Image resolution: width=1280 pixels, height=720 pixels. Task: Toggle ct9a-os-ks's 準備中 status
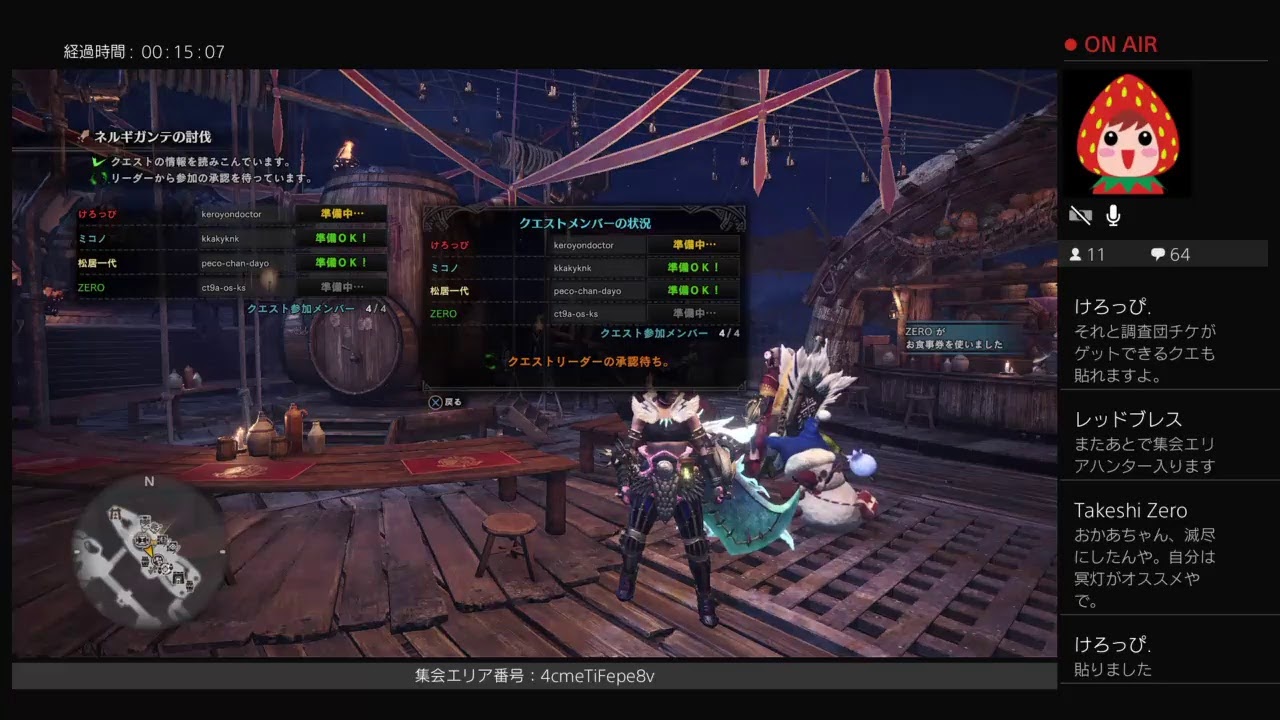pyautogui.click(x=693, y=311)
